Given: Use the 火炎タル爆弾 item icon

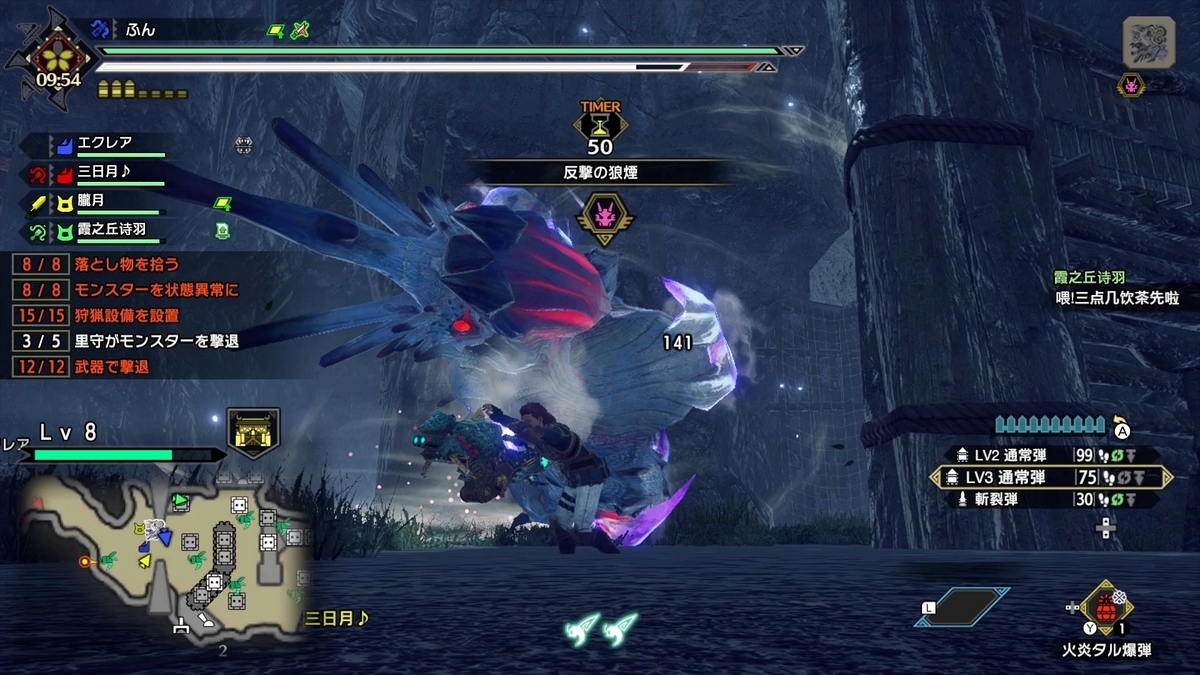Looking at the screenshot, I should [x=1106, y=608].
